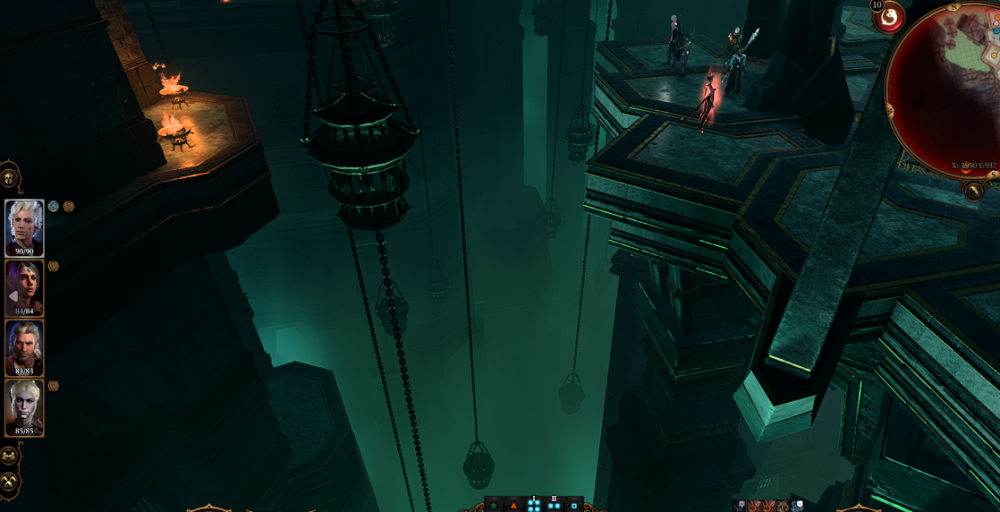Select the white-haired character portrait with 90/90 HP

24,228
